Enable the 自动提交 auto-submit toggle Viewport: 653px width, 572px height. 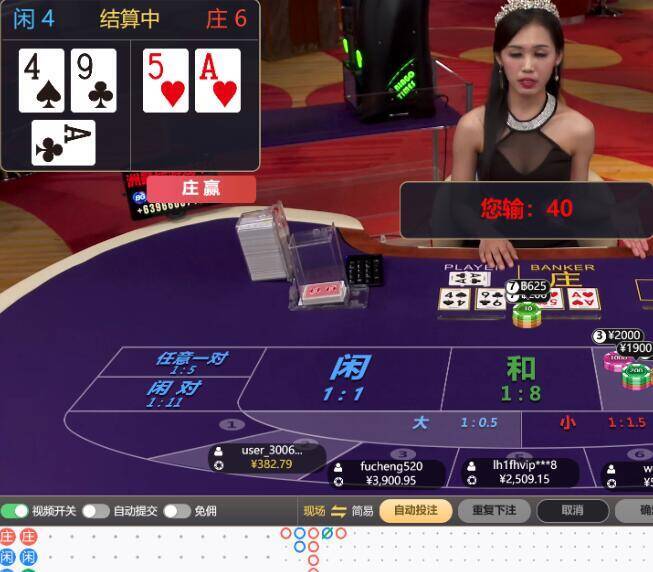(x=96, y=511)
